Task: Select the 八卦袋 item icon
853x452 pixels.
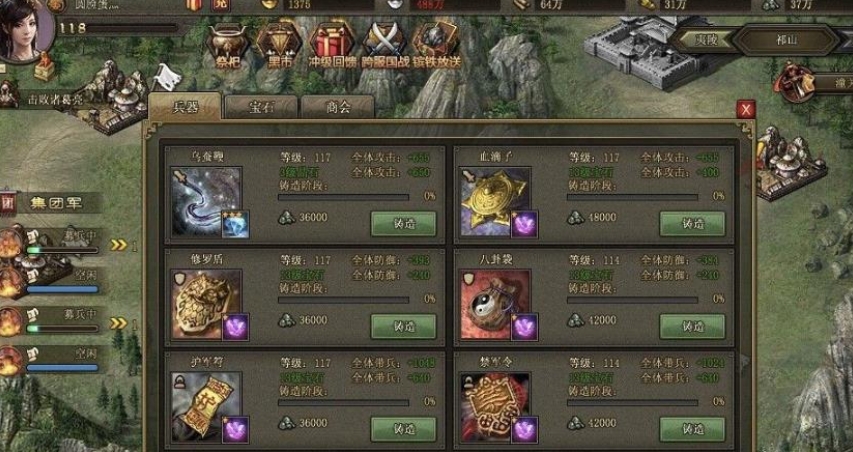Action: [495, 304]
